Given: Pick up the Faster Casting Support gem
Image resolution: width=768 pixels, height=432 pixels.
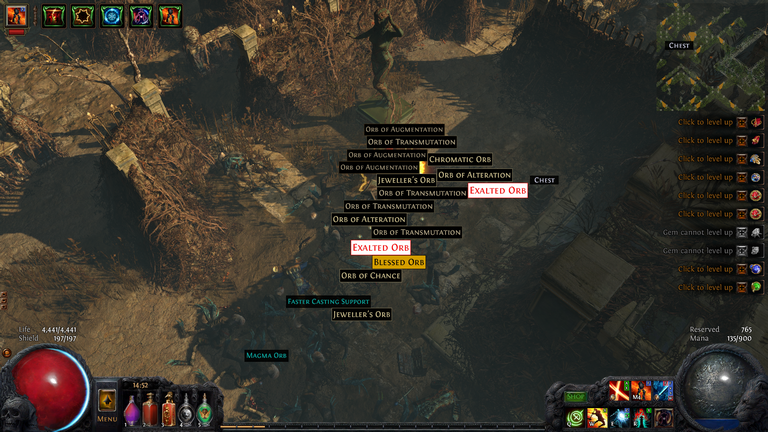Looking at the screenshot, I should [328, 301].
